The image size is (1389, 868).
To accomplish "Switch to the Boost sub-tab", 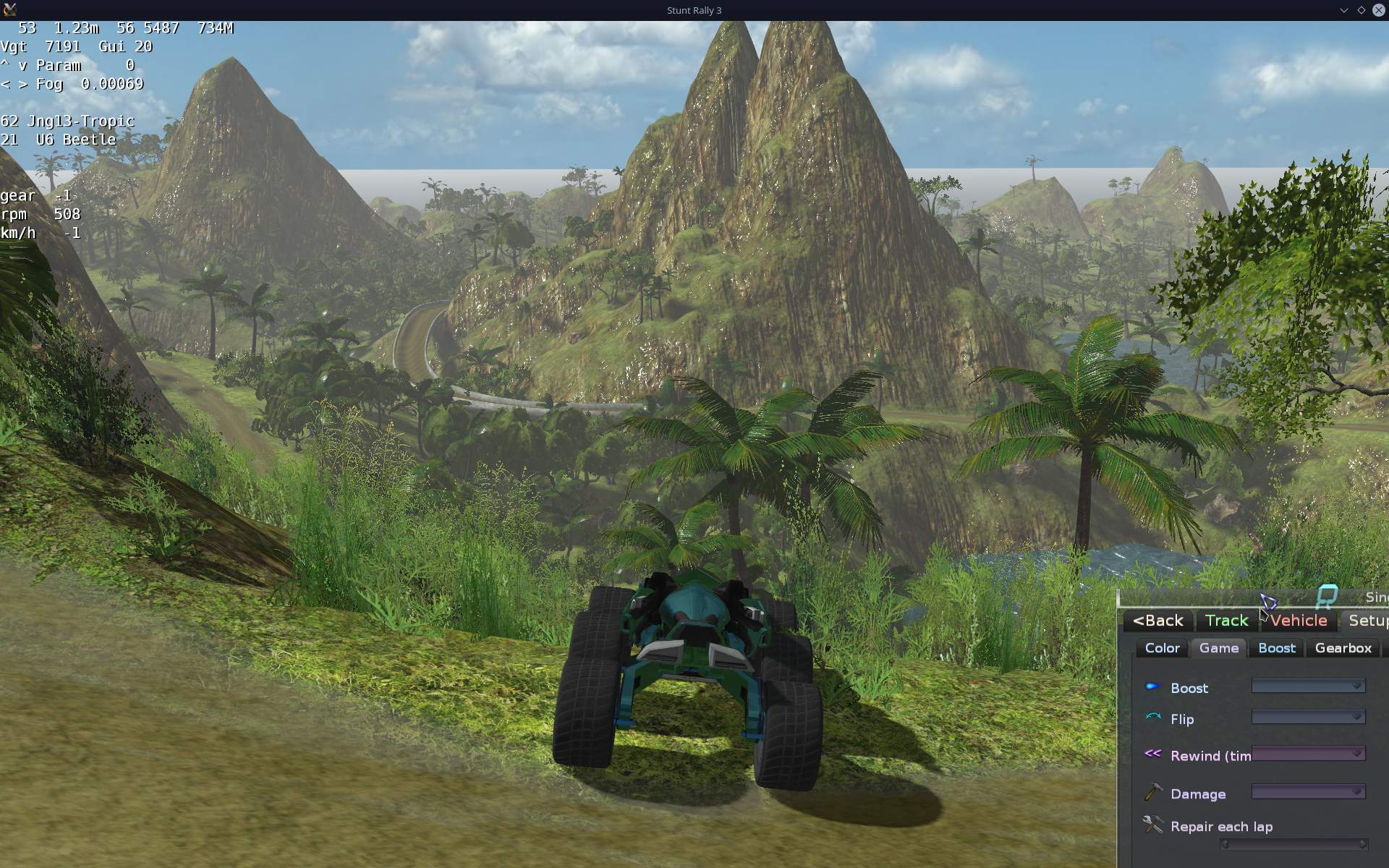I will pyautogui.click(x=1276, y=648).
